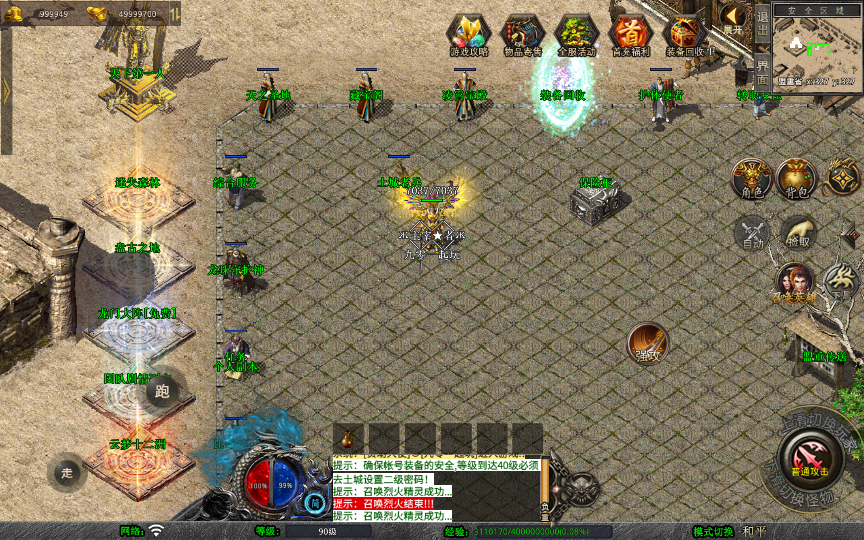Image resolution: width=864 pixels, height=540 pixels.
Task: Toggle 自动 auto-combat
Action: [752, 233]
